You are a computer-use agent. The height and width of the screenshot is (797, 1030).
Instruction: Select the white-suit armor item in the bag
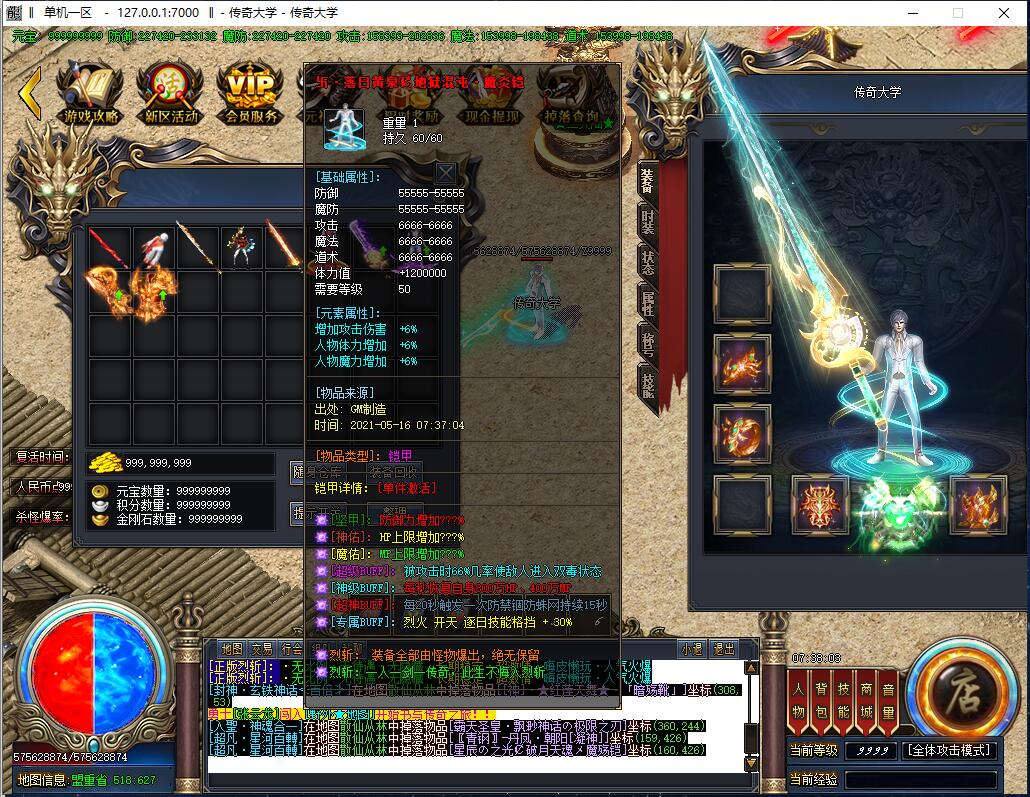point(153,247)
